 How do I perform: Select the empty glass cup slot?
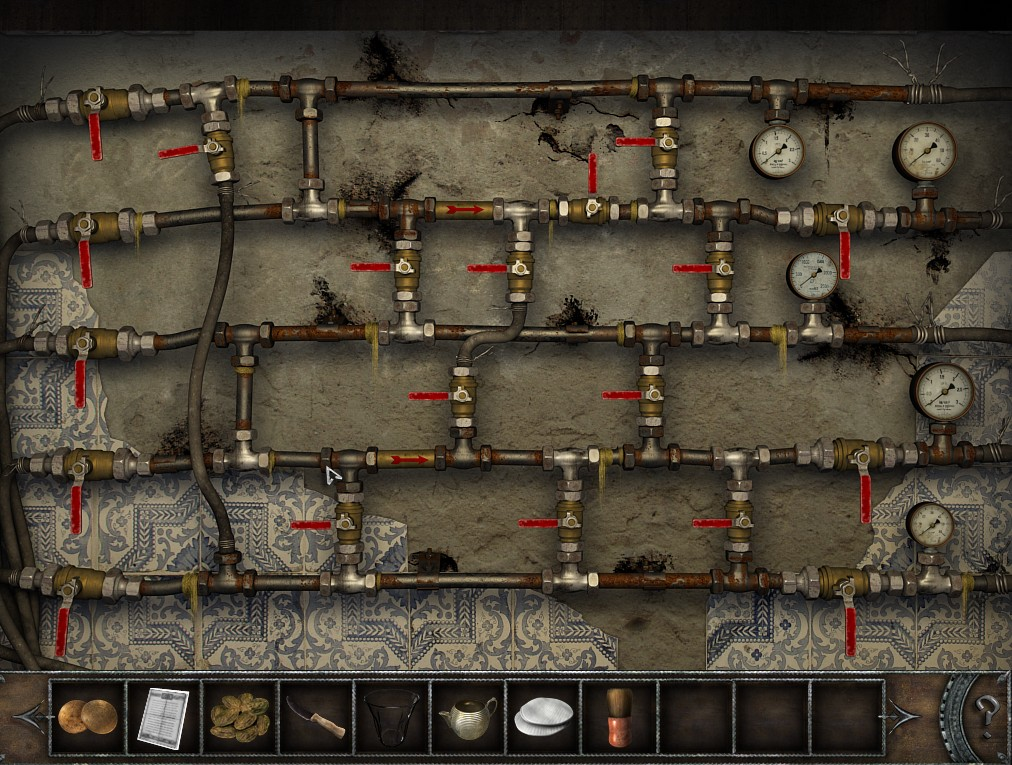(391, 717)
